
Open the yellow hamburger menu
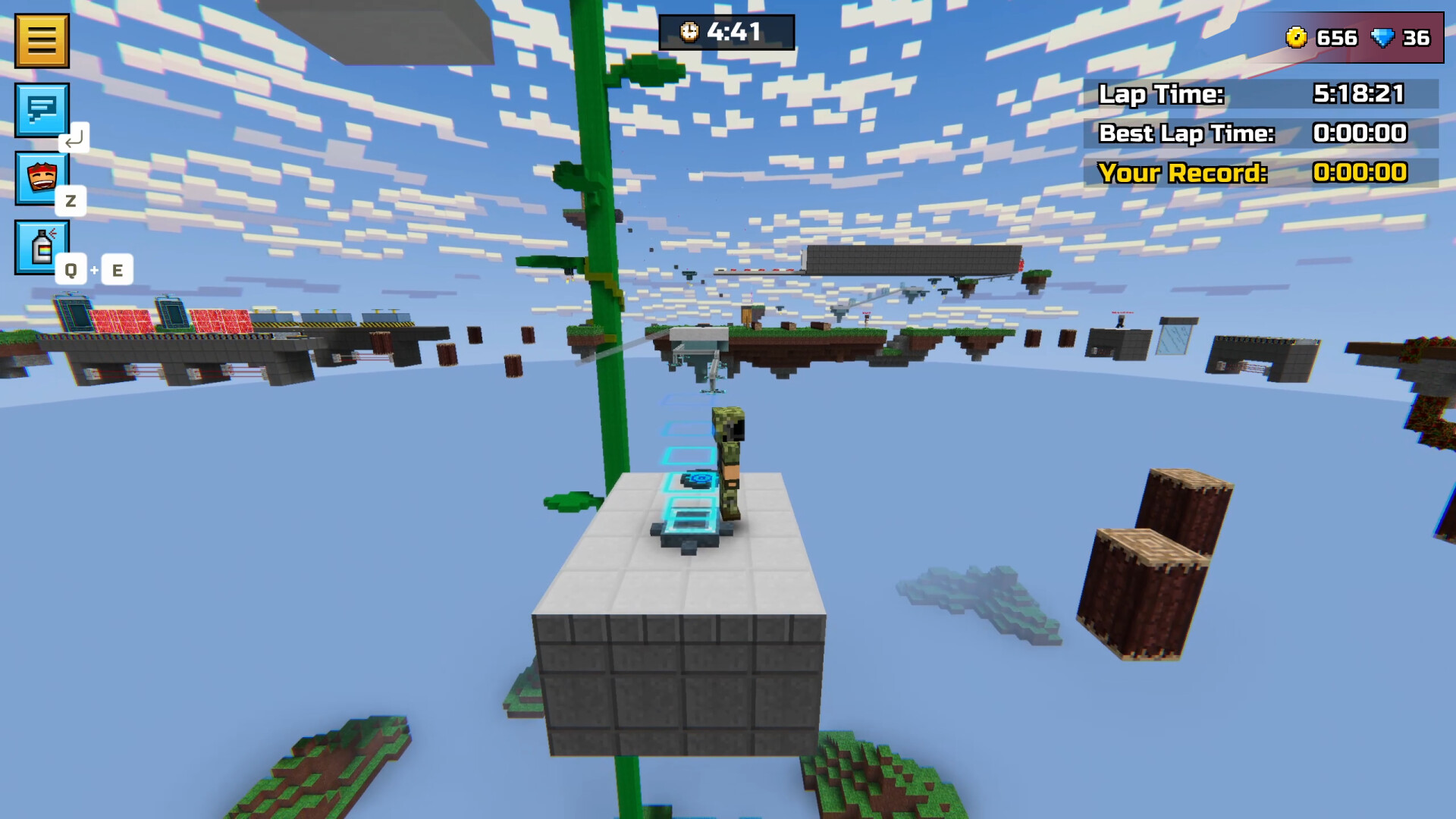[42, 40]
